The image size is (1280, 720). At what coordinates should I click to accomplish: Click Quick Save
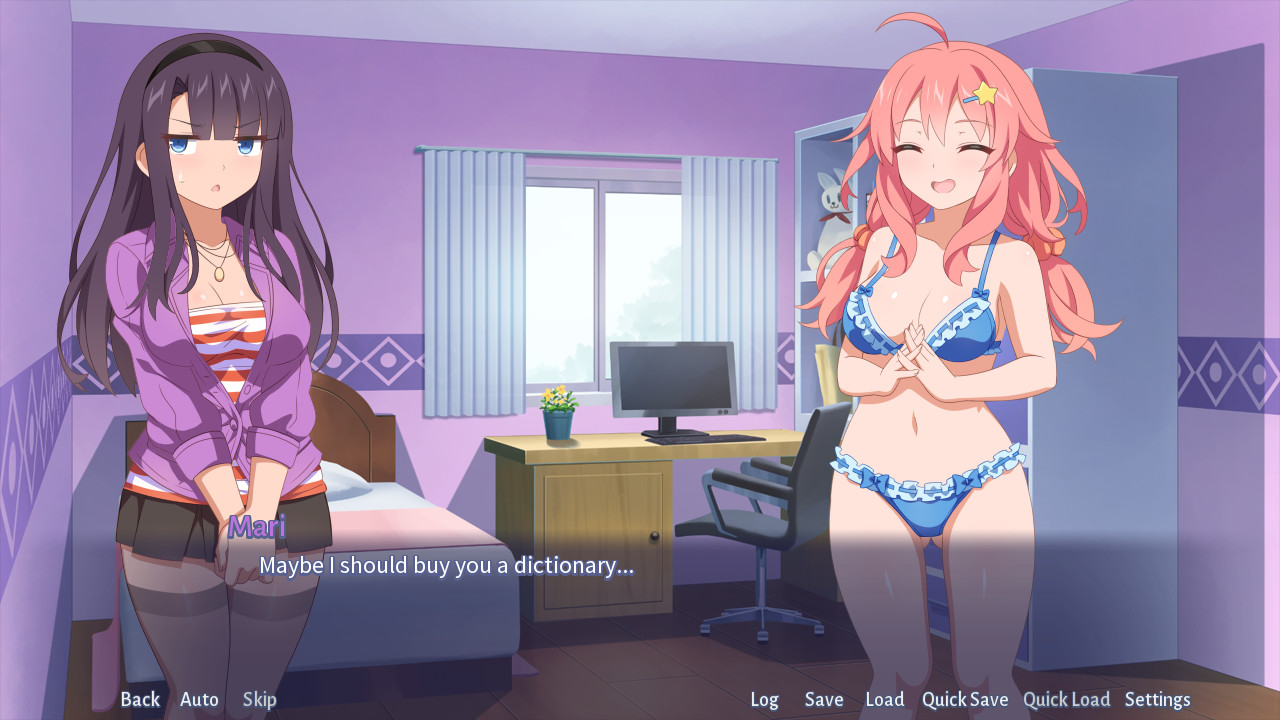(x=965, y=699)
